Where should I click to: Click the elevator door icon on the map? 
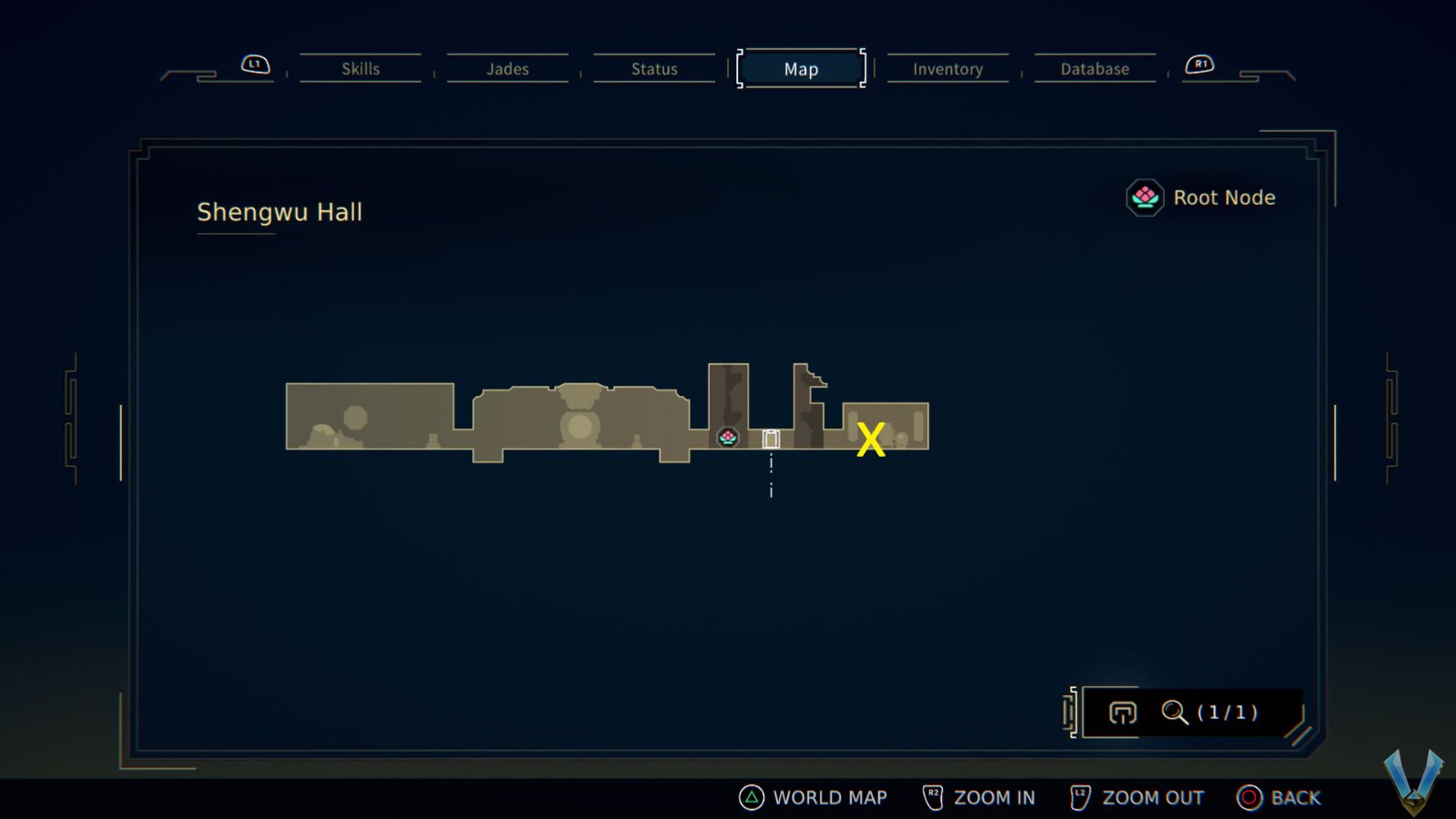point(770,438)
